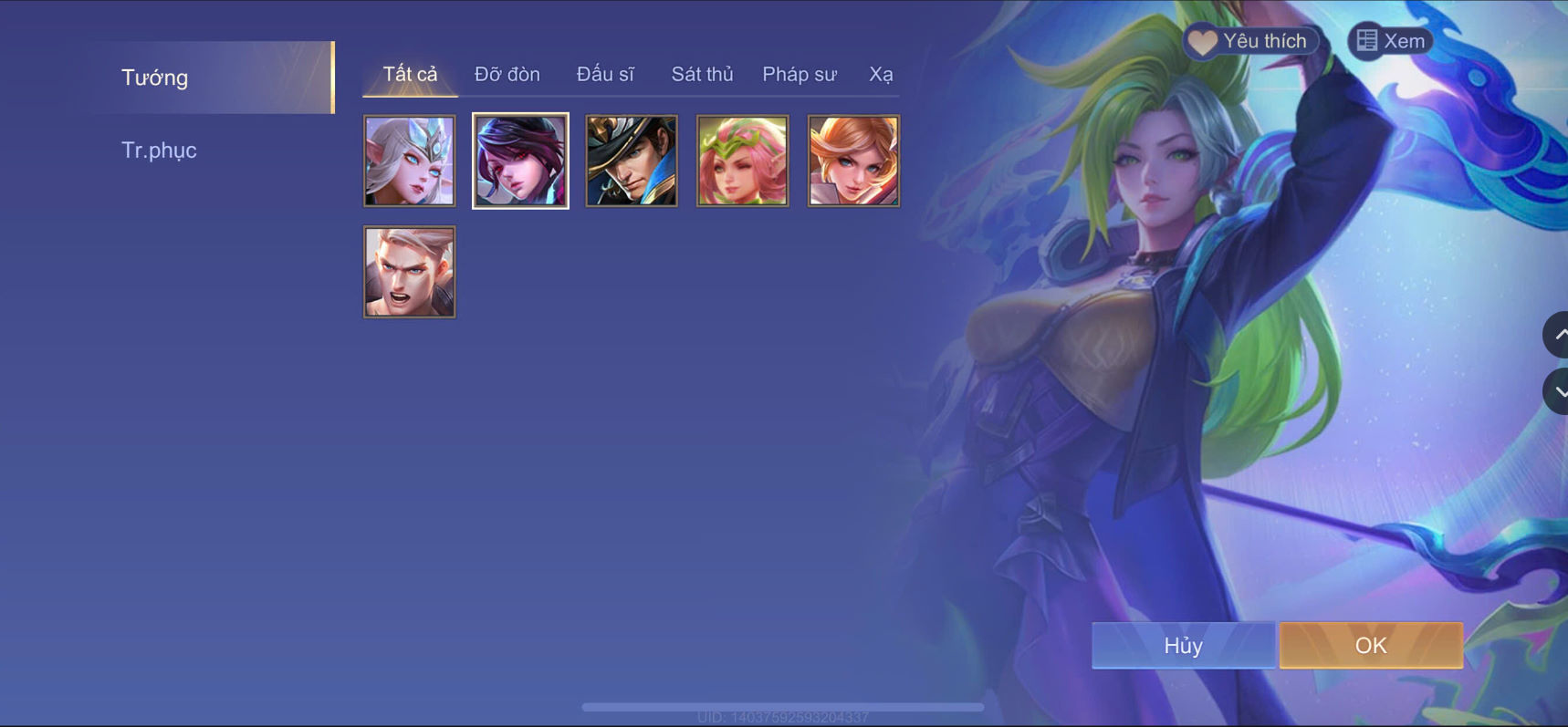The image size is (1568, 727).
Task: Select the shouting blond hero portrait
Action: click(409, 271)
